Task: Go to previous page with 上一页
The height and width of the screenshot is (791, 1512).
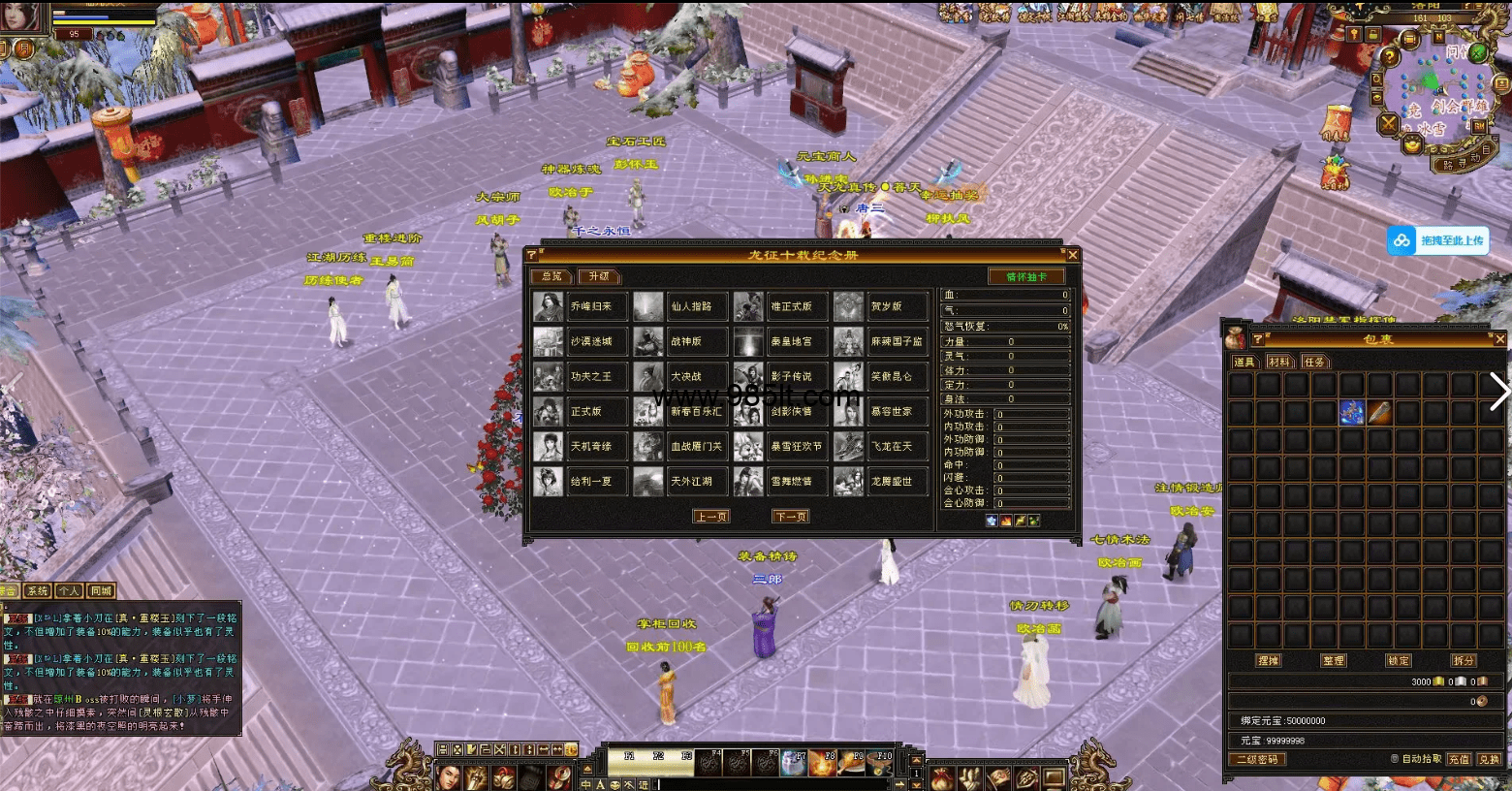Action: pos(711,517)
